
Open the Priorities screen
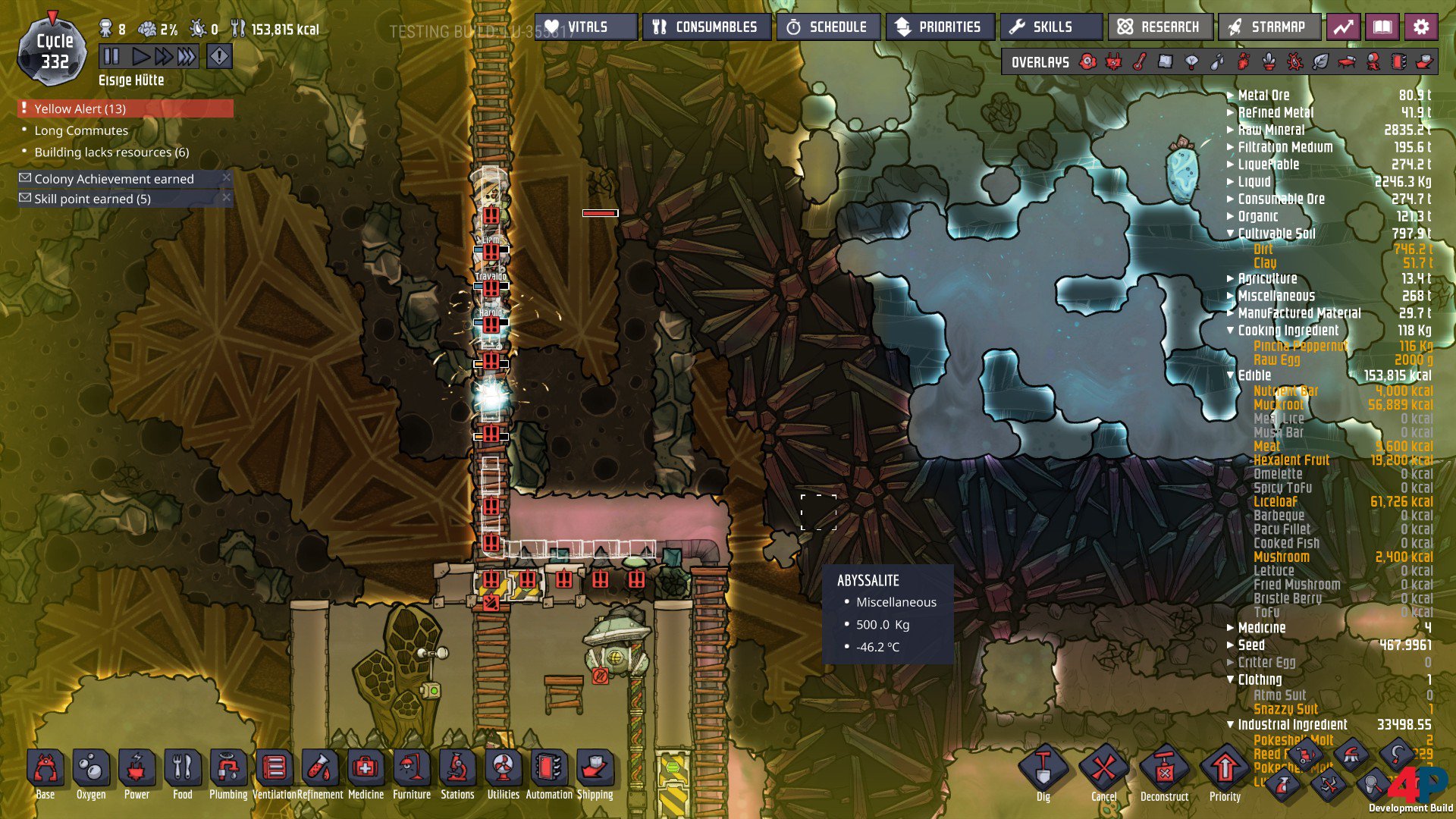[938, 27]
